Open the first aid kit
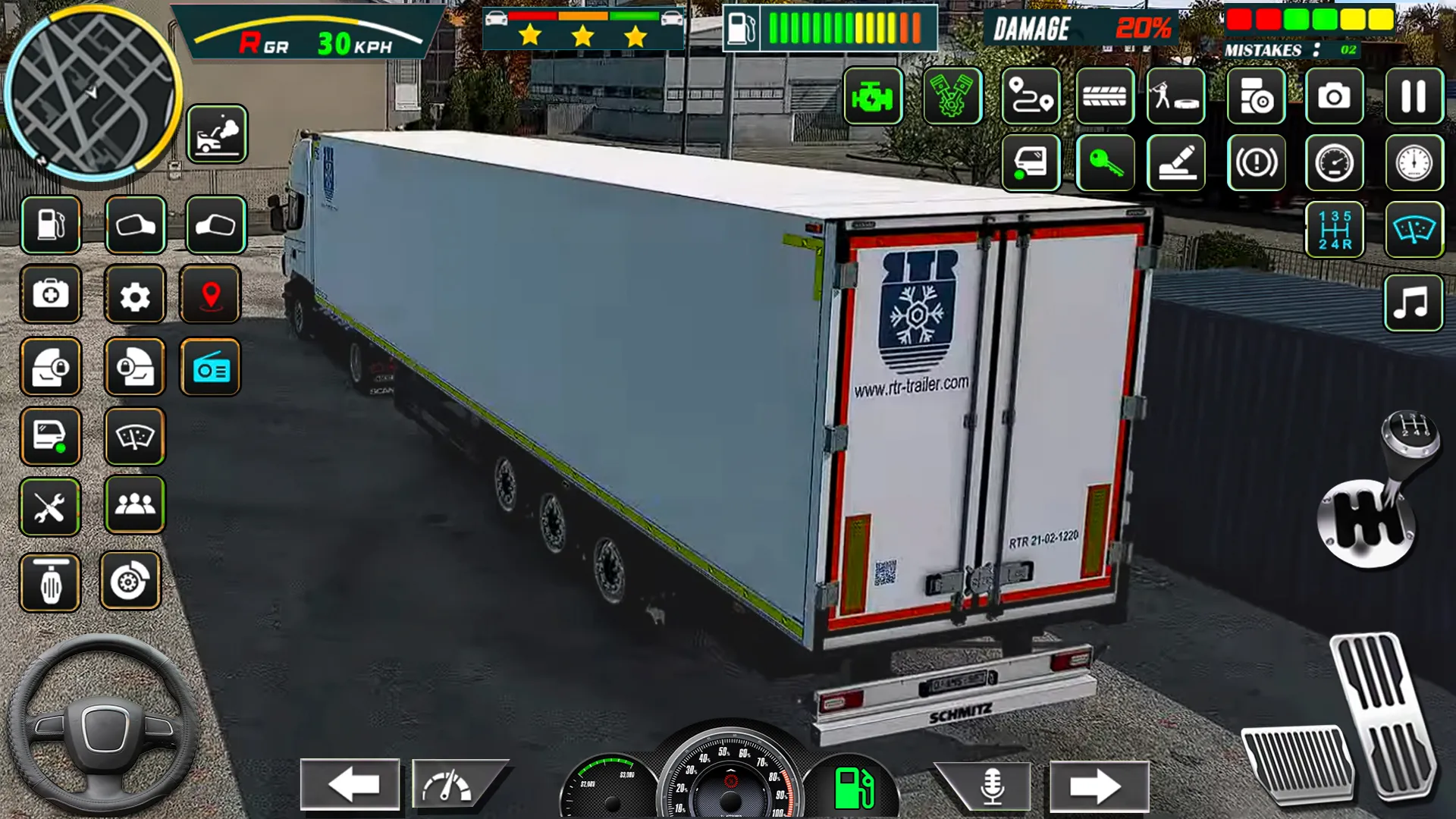Screen dimensions: 1456x819 pyautogui.click(x=50, y=295)
